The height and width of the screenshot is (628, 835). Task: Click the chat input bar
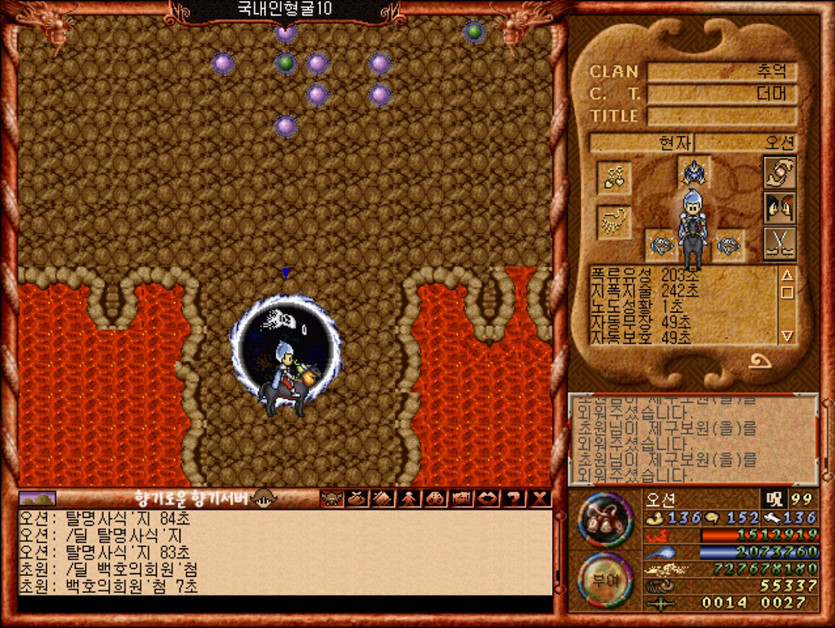point(285,604)
